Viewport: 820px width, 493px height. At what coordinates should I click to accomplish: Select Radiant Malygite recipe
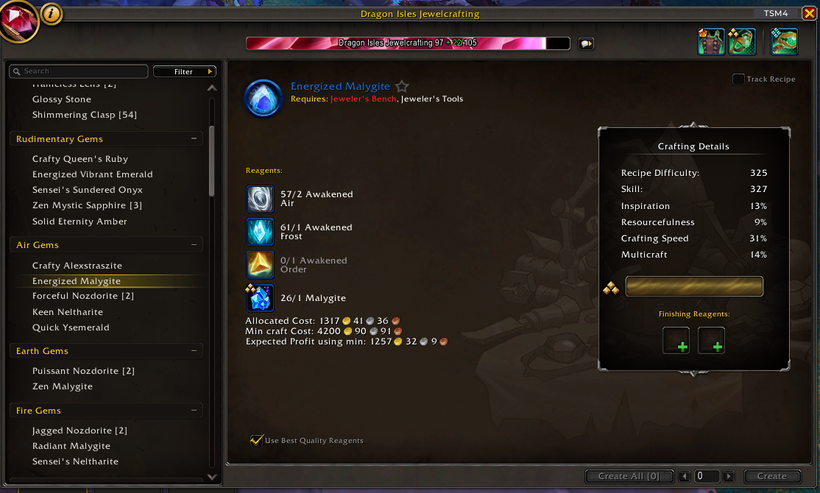point(71,446)
